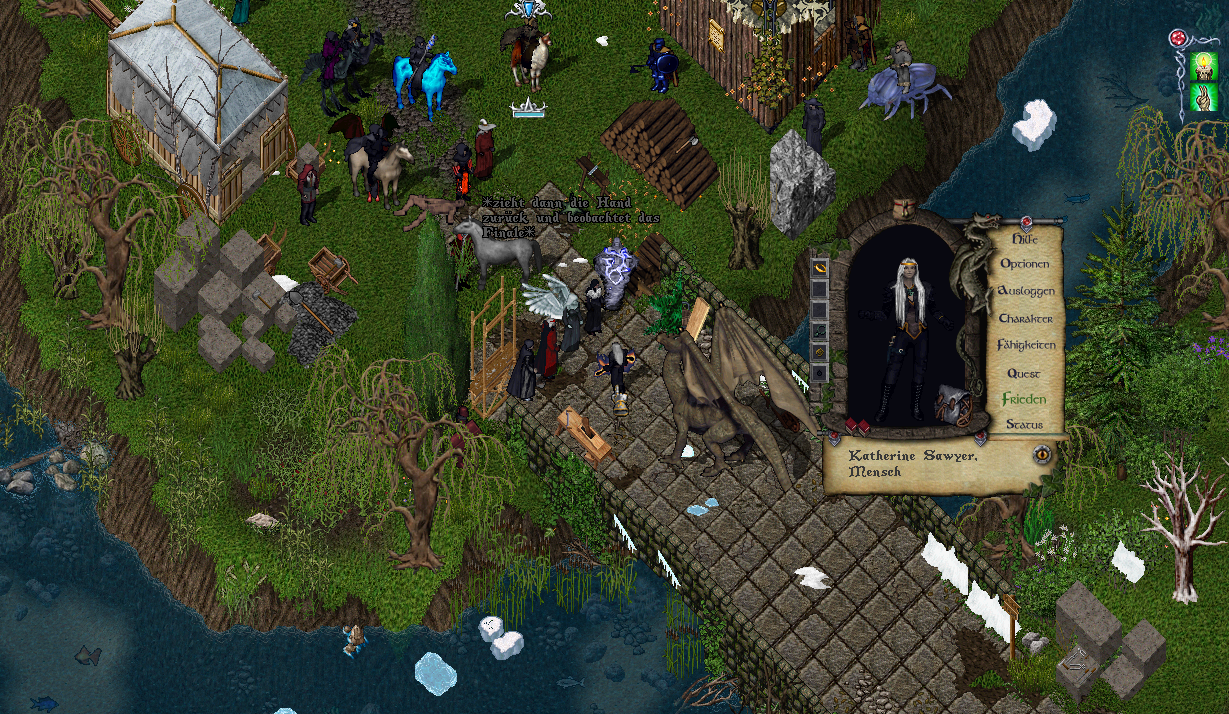Screen dimensions: 1229x714
Task: Open the Quest log
Action: 1024,373
